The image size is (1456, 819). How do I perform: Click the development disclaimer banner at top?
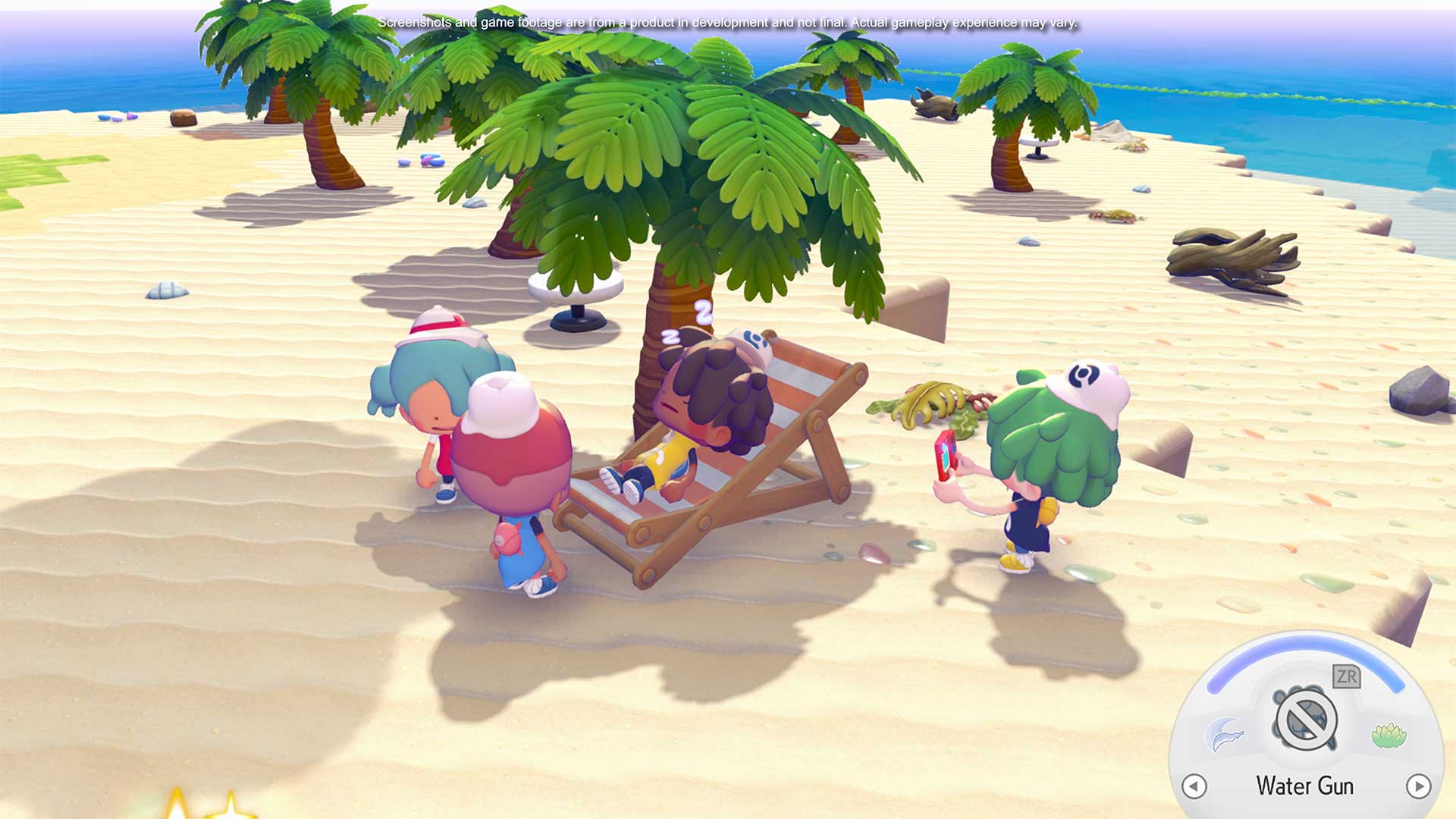click(728, 23)
